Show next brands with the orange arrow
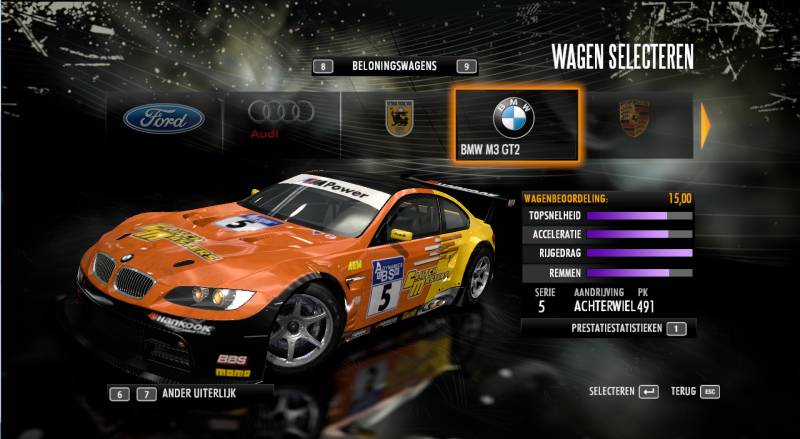The image size is (800, 439). [706, 123]
